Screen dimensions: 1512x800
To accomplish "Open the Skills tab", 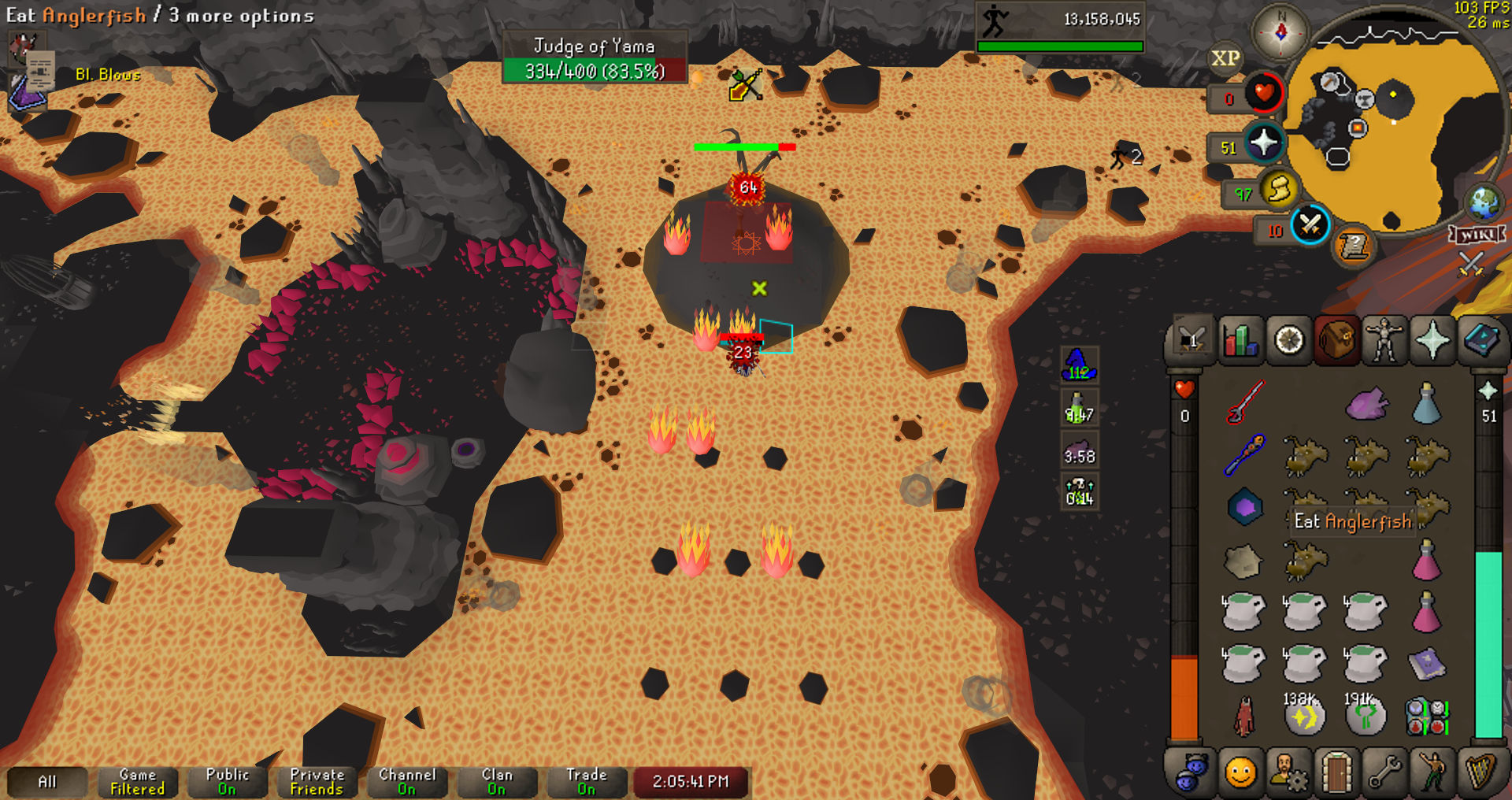I will (x=1240, y=341).
